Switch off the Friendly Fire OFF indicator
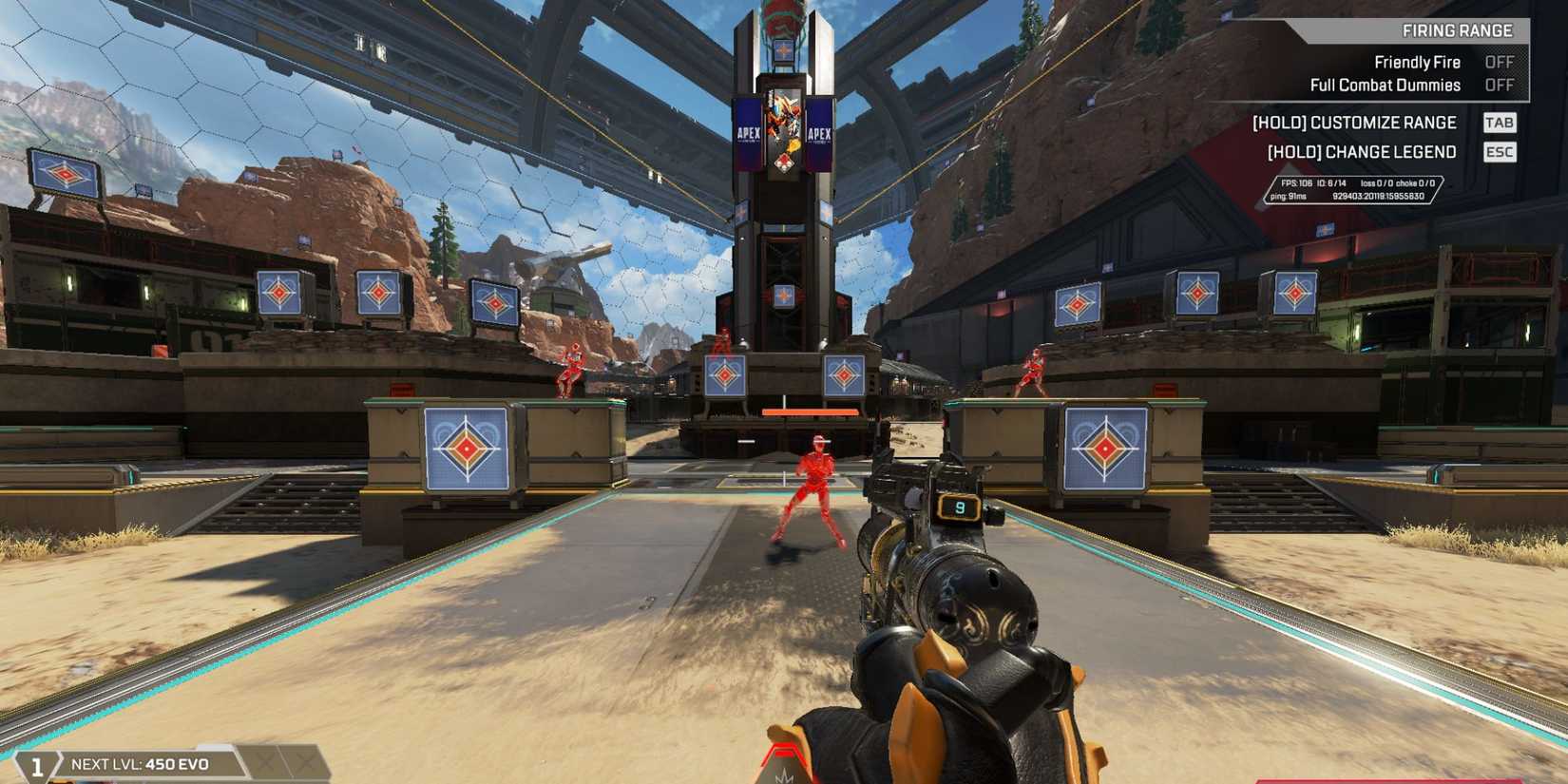1568x784 pixels. [1500, 61]
